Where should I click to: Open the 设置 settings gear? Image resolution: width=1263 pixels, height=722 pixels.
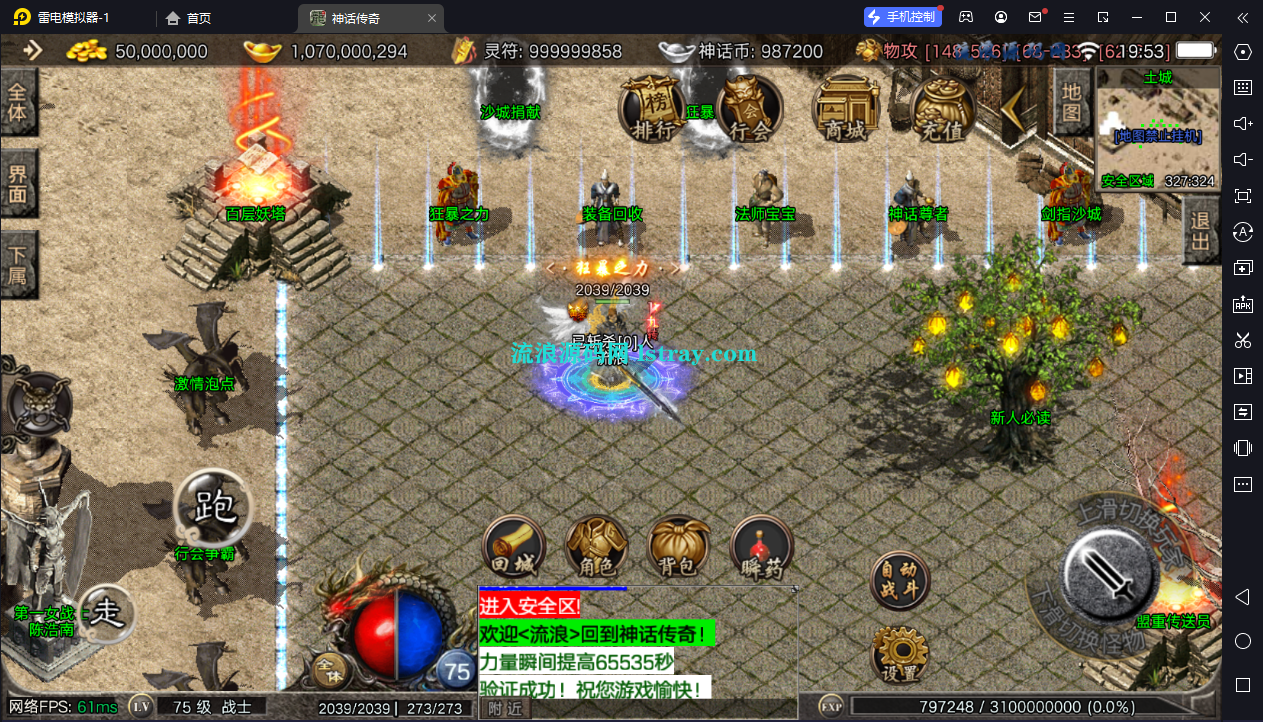(x=899, y=655)
